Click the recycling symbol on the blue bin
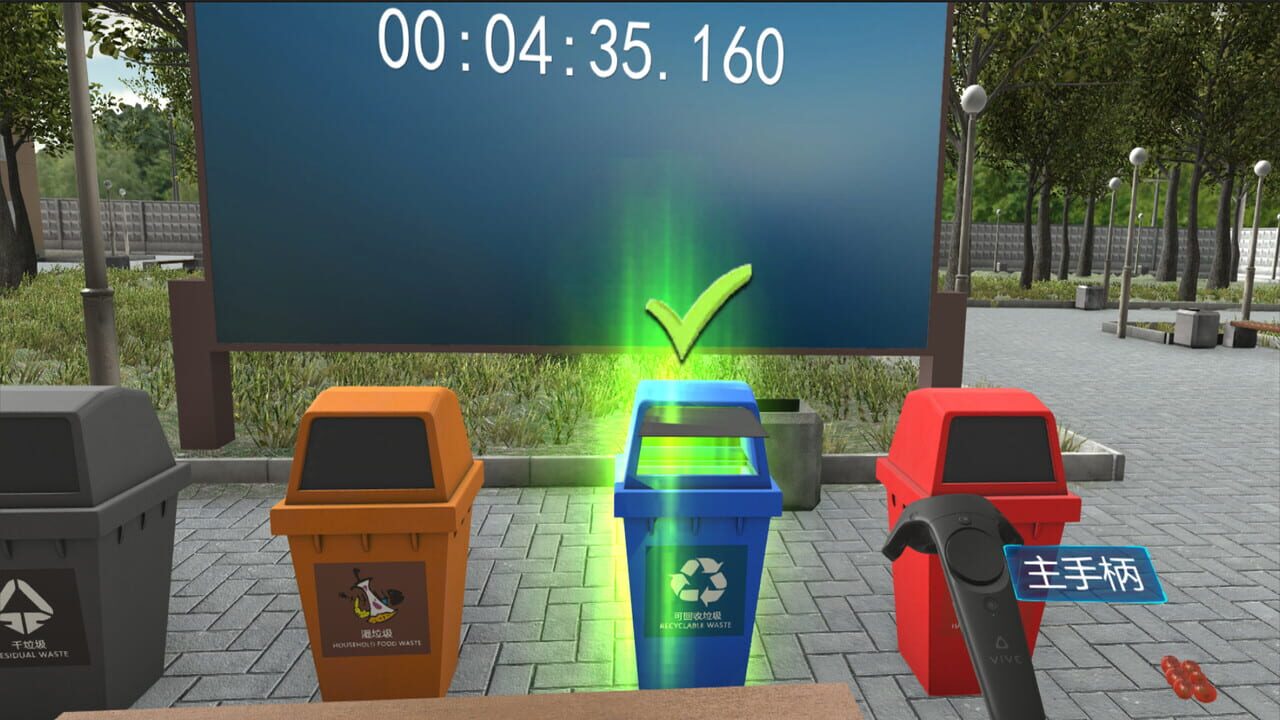This screenshot has height=720, width=1280. (698, 580)
